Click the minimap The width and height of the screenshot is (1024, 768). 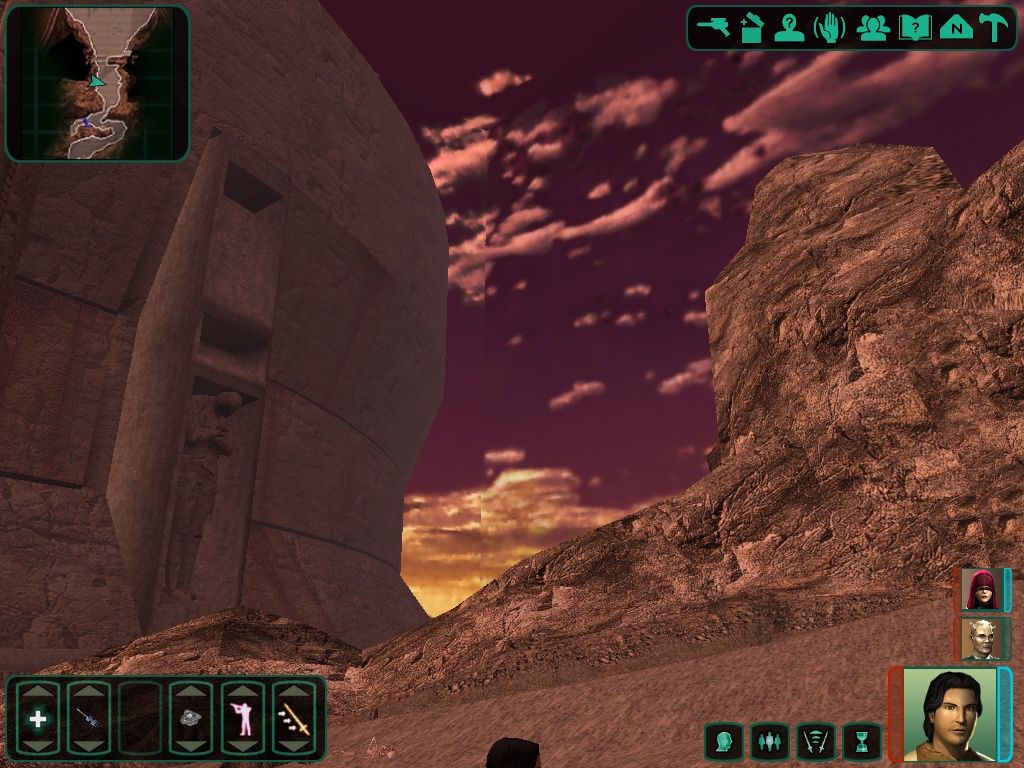click(97, 84)
